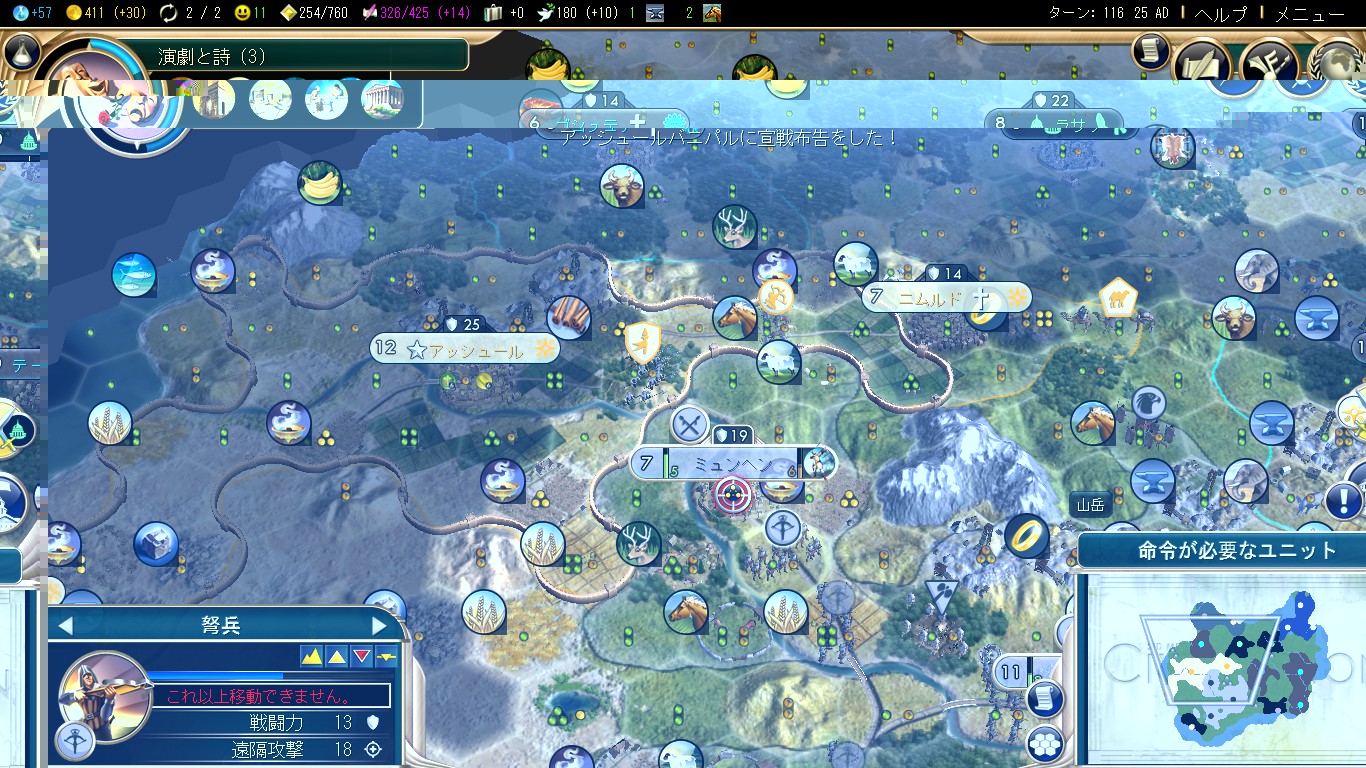Open the diplomacy globe icon
This screenshot has width=1366, height=768.
click(x=1338, y=62)
